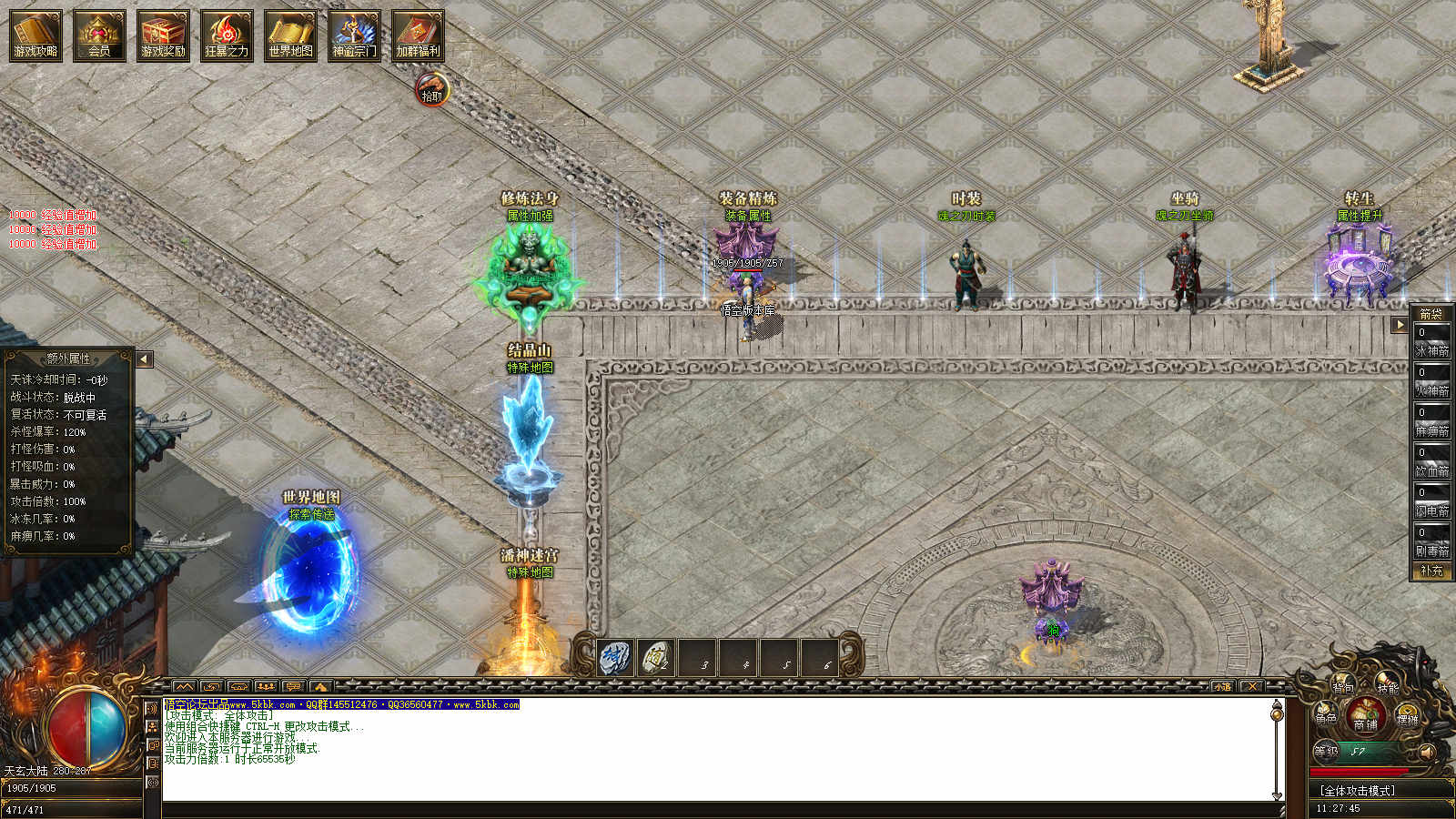
Task: Click the 补充 refill button
Action: pyautogui.click(x=1431, y=571)
